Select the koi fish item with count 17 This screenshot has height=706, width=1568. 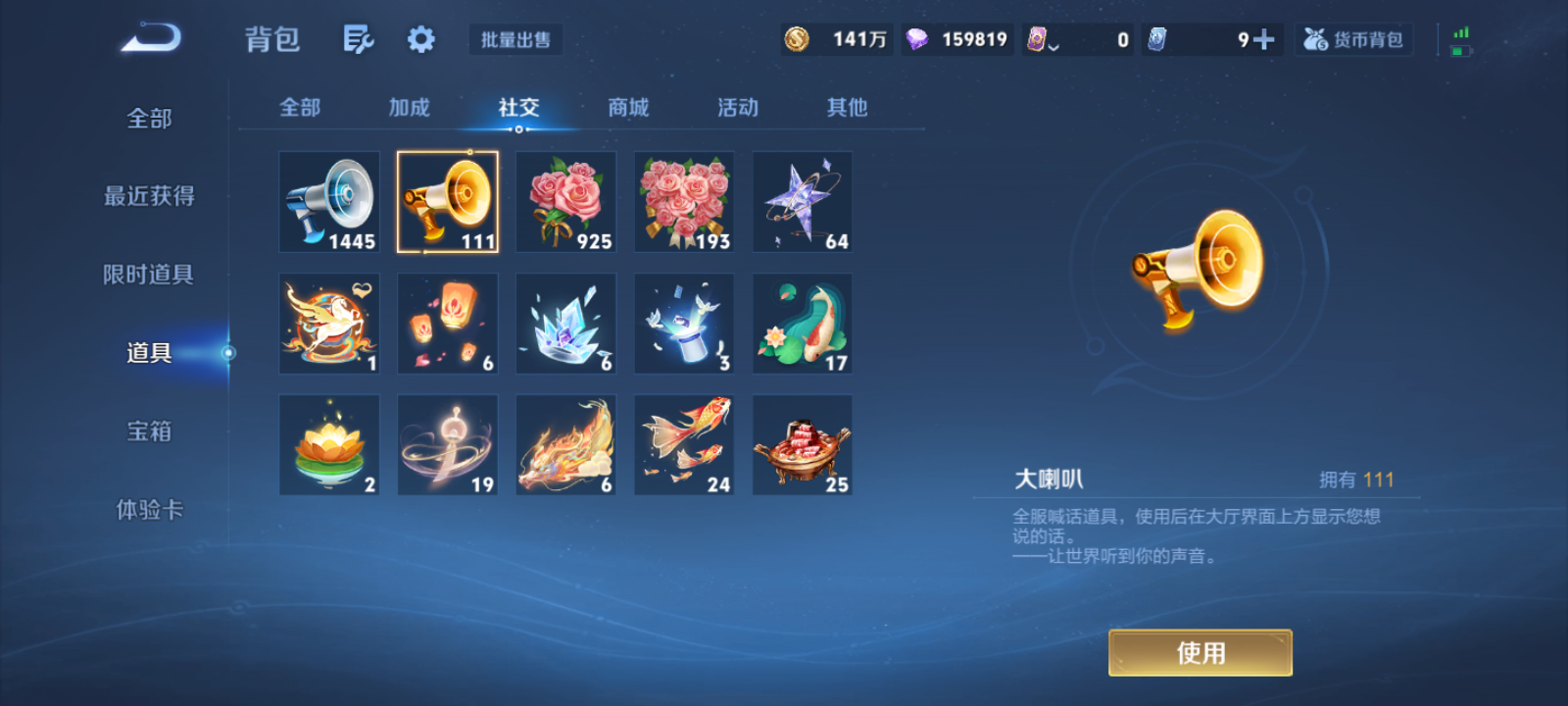click(802, 323)
